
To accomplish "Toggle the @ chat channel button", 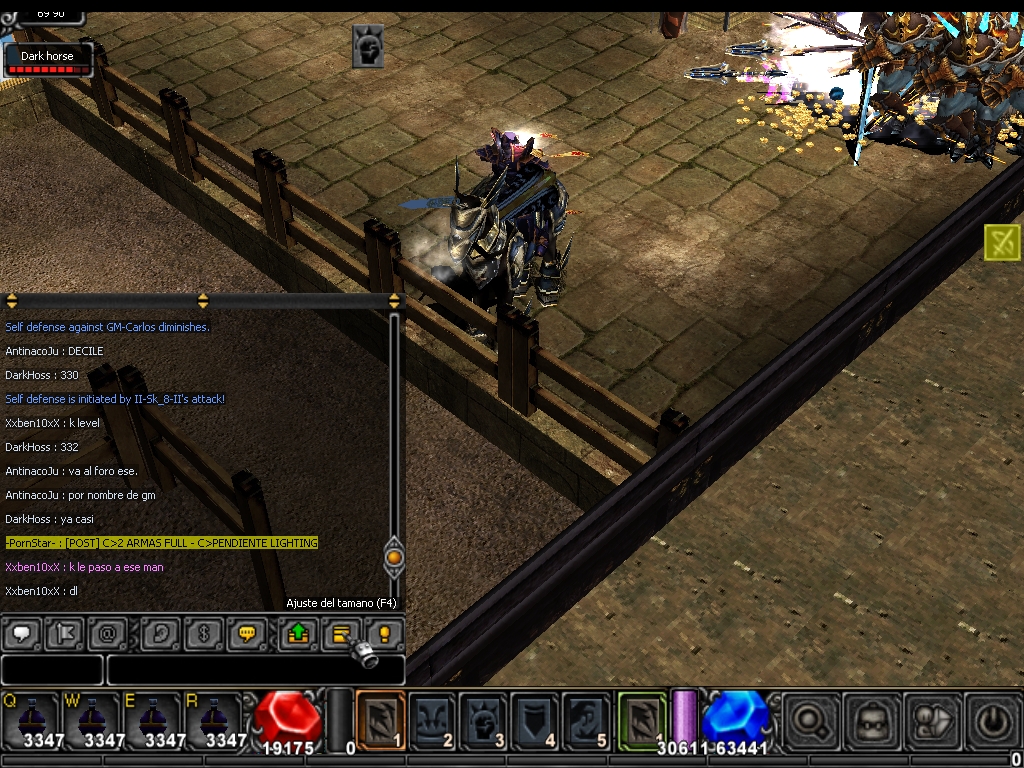I will pyautogui.click(x=106, y=633).
